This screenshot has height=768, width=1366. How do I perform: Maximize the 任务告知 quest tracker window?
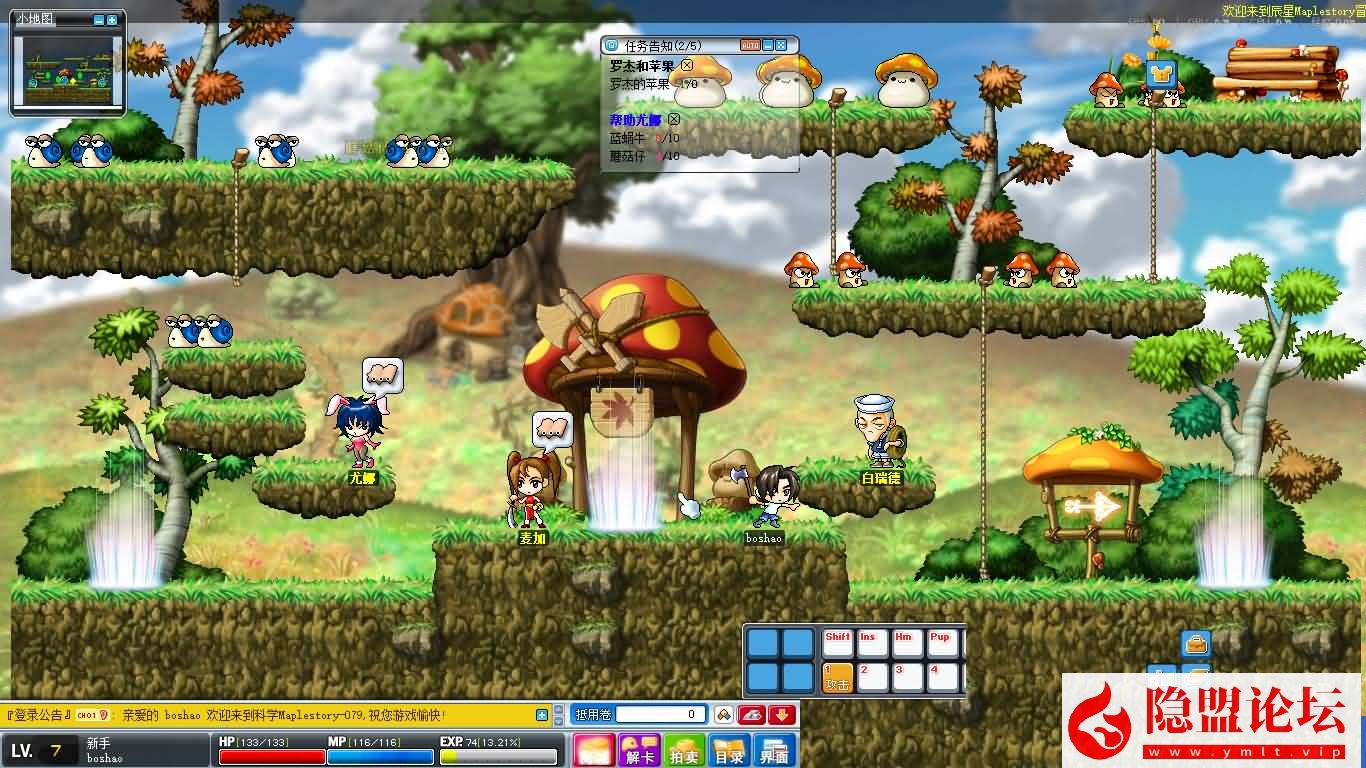tap(782, 45)
